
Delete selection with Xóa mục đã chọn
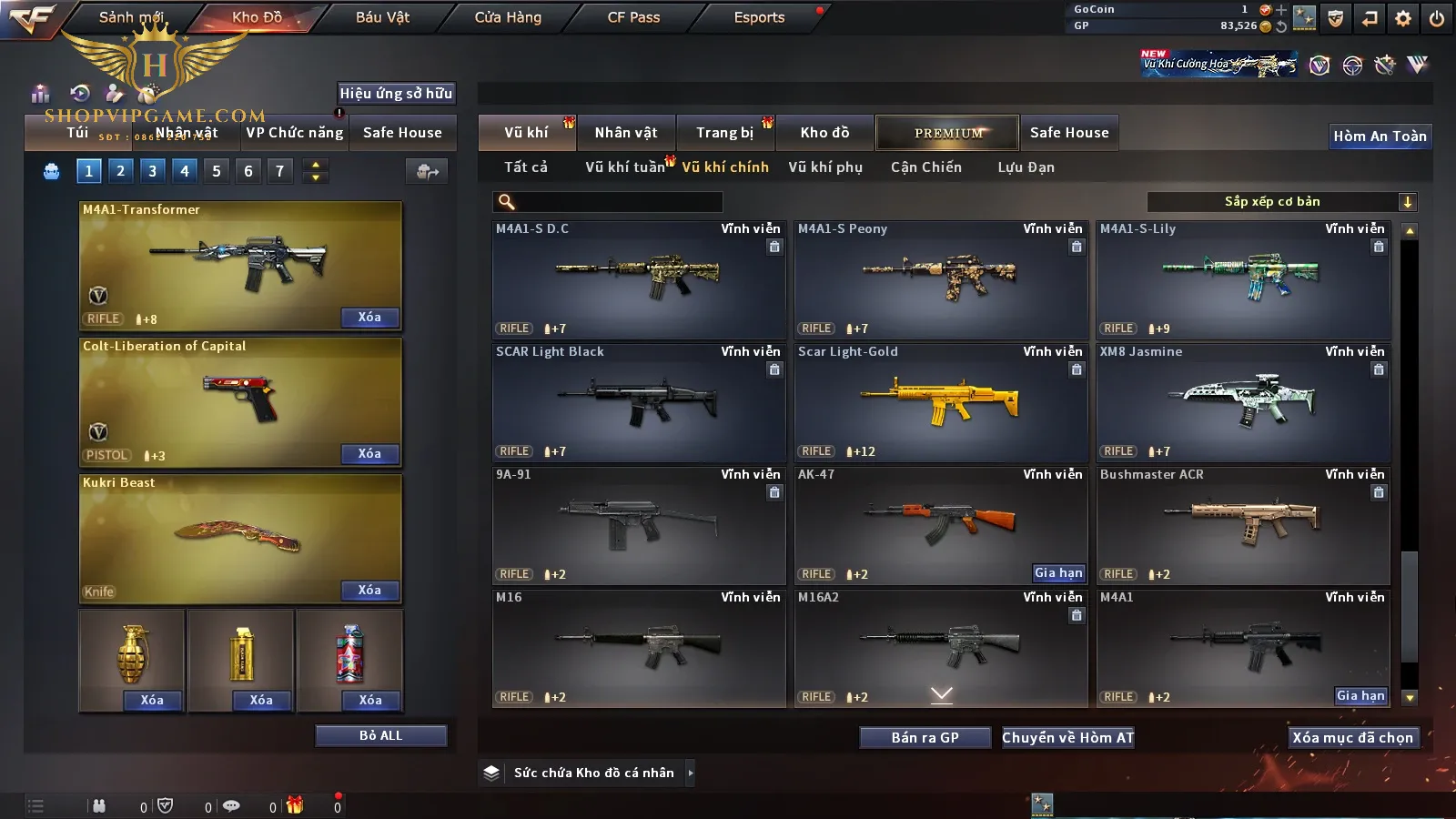coord(1353,738)
